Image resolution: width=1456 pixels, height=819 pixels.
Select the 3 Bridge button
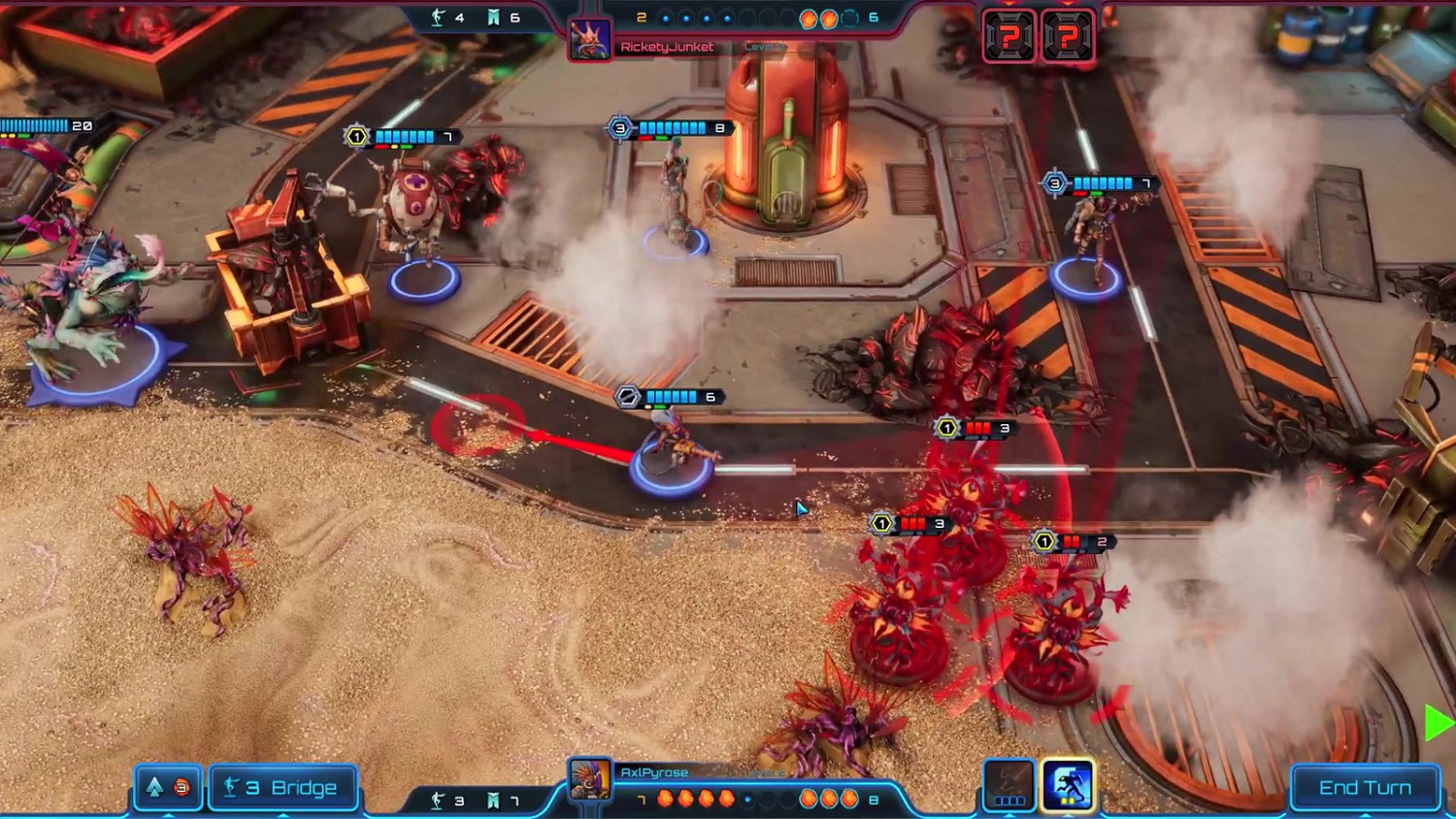click(x=283, y=787)
